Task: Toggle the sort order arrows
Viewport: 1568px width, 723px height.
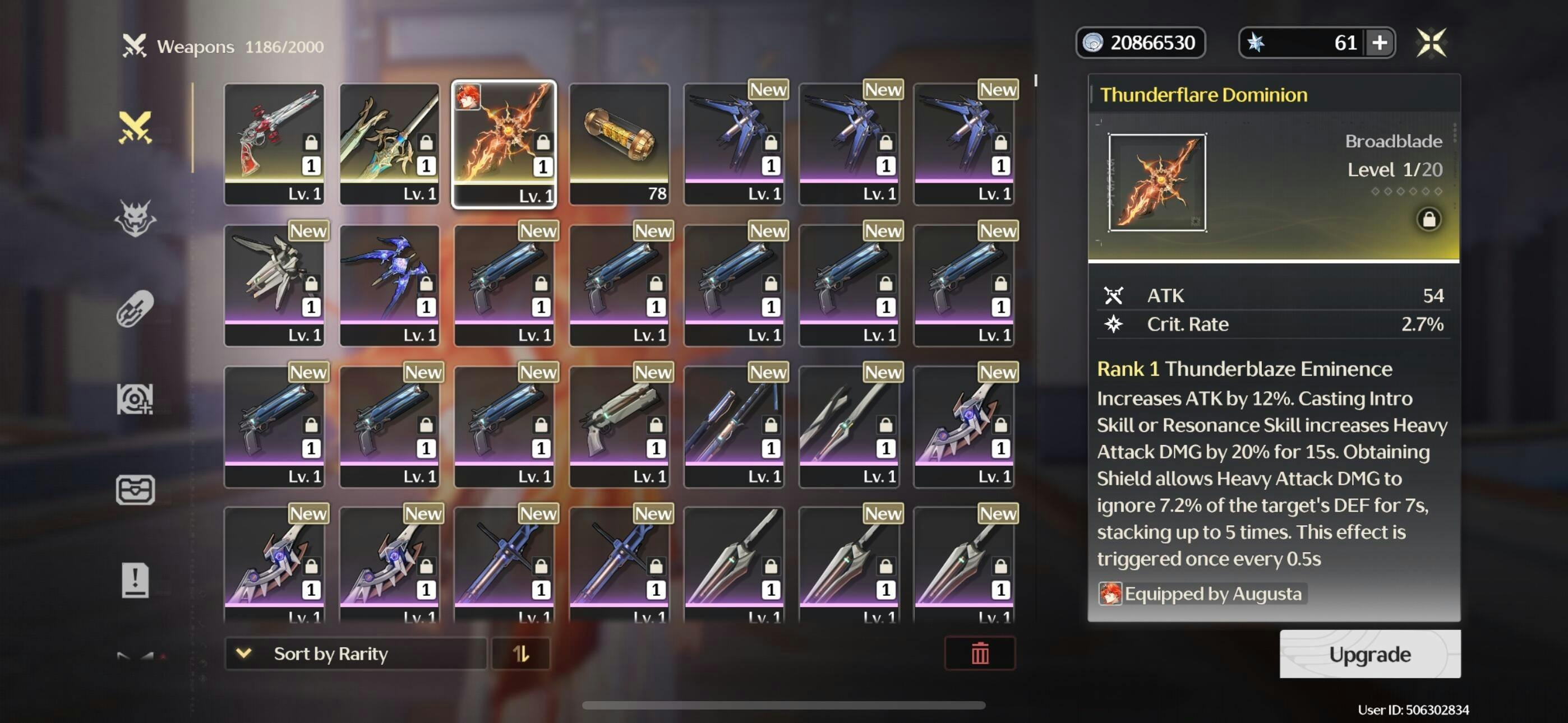Action: pyautogui.click(x=520, y=653)
